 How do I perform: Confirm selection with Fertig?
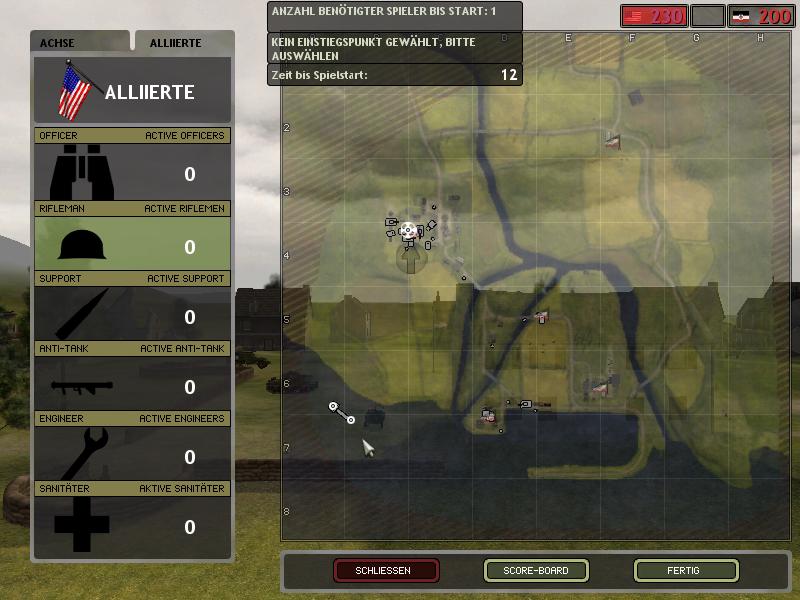coord(686,571)
